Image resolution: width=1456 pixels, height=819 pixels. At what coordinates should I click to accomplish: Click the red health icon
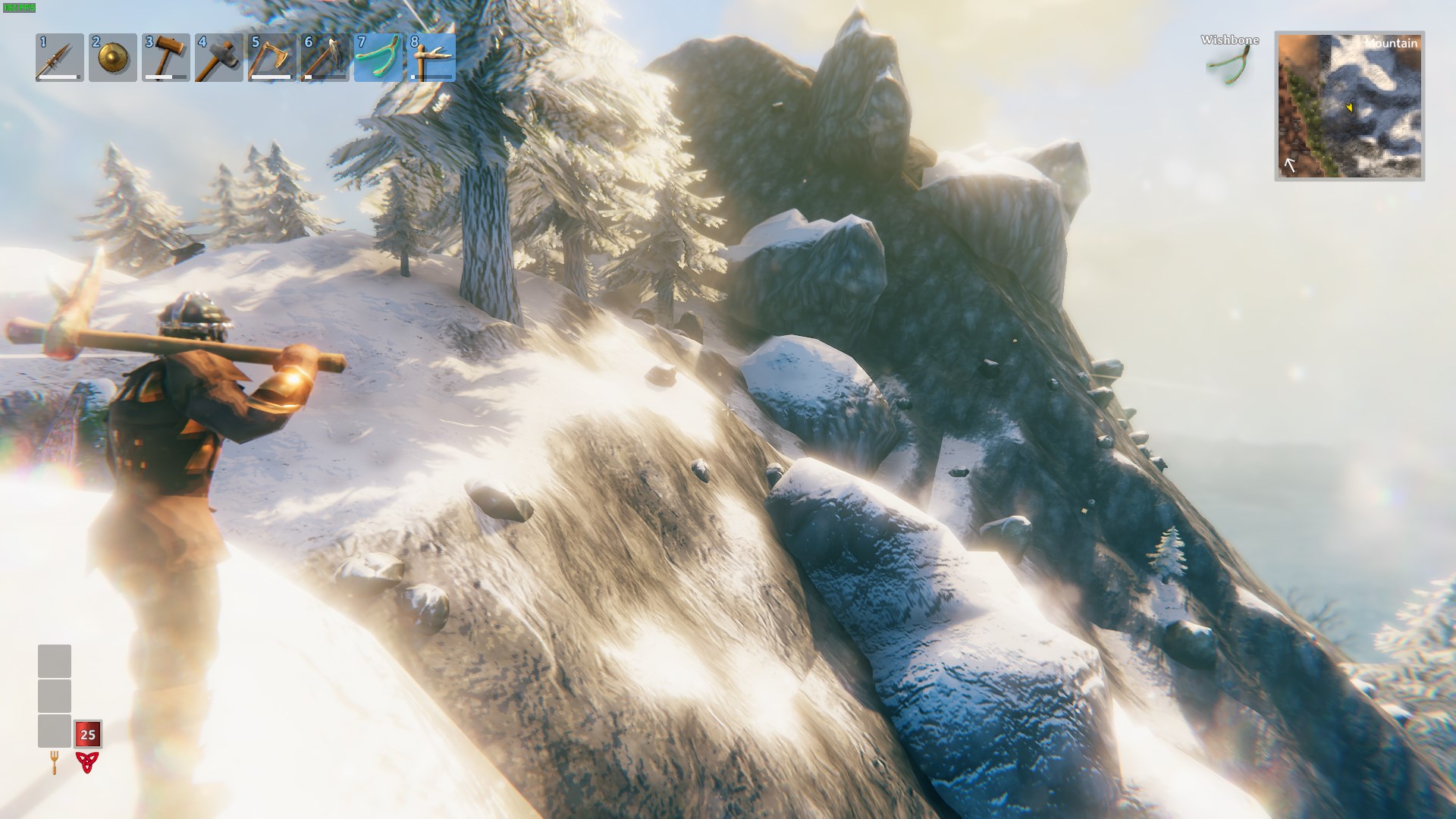click(87, 762)
